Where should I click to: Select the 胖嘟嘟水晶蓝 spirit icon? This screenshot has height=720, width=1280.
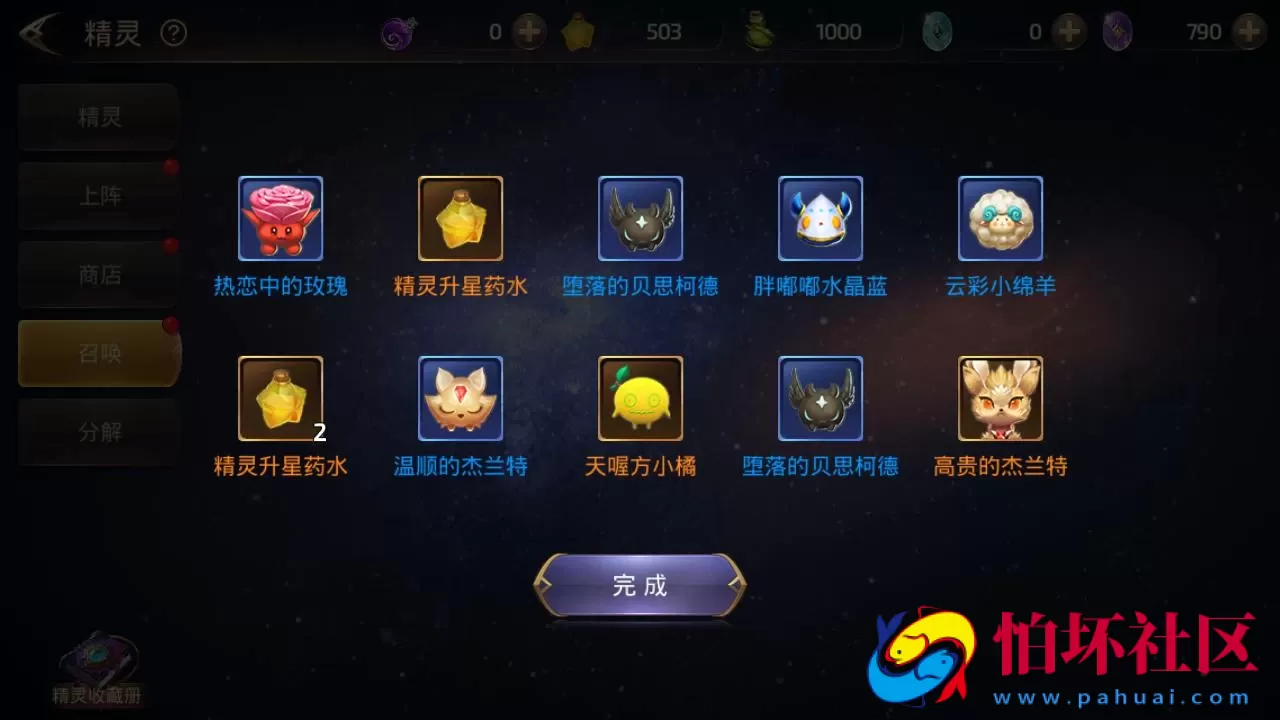coord(820,218)
